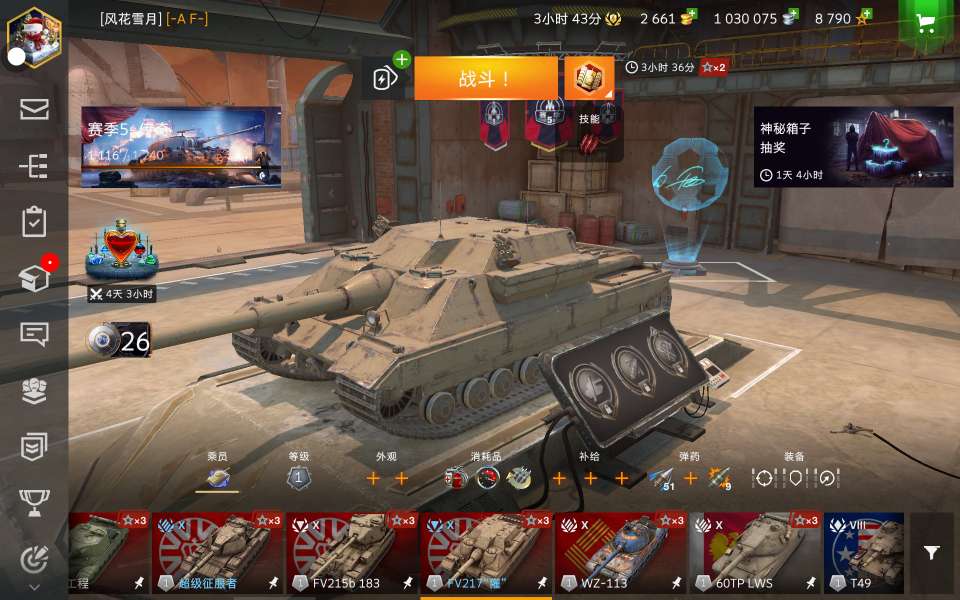Select the 超级征服者 tank

[x=217, y=553]
